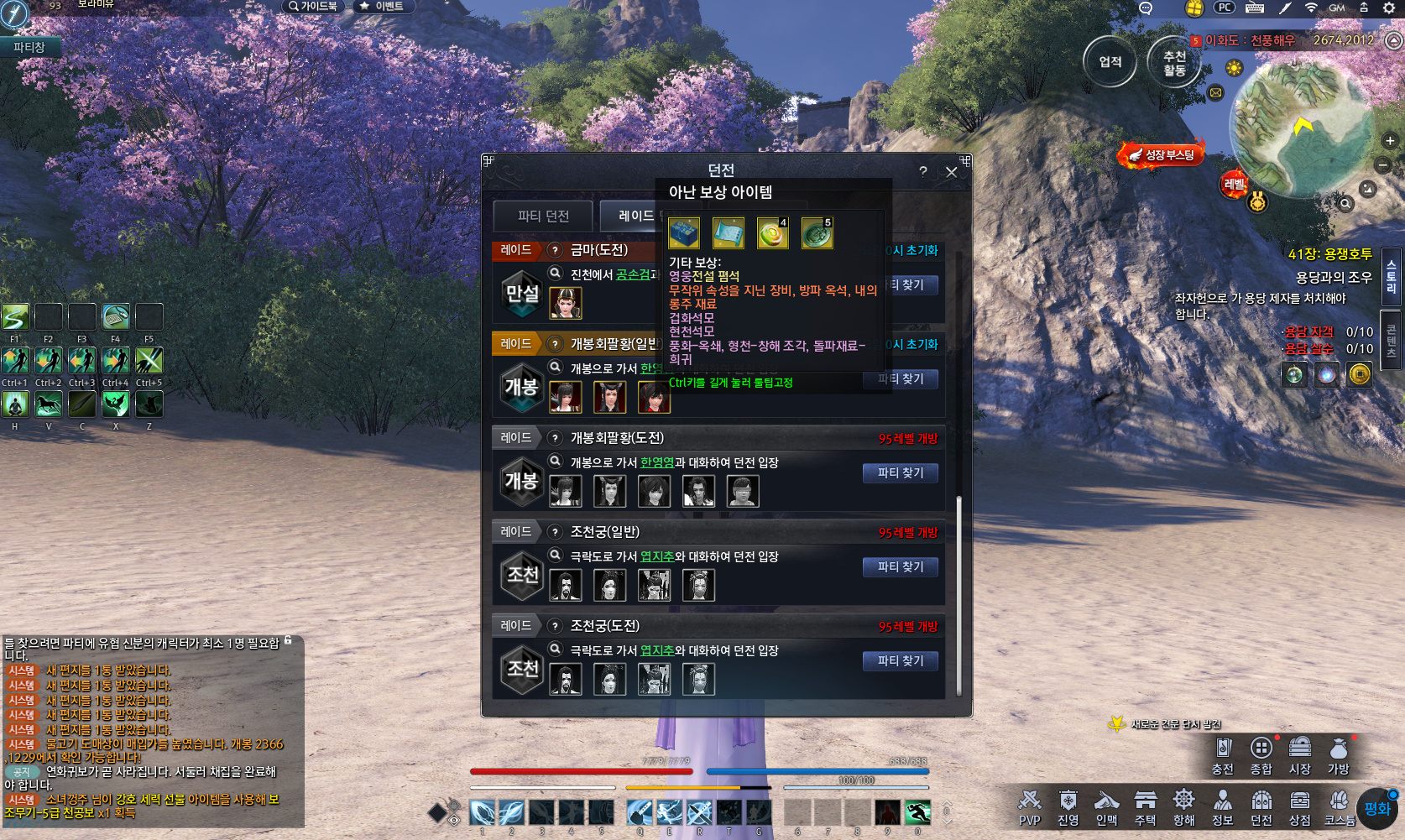Open the 이벤트 events menu

click(382, 7)
